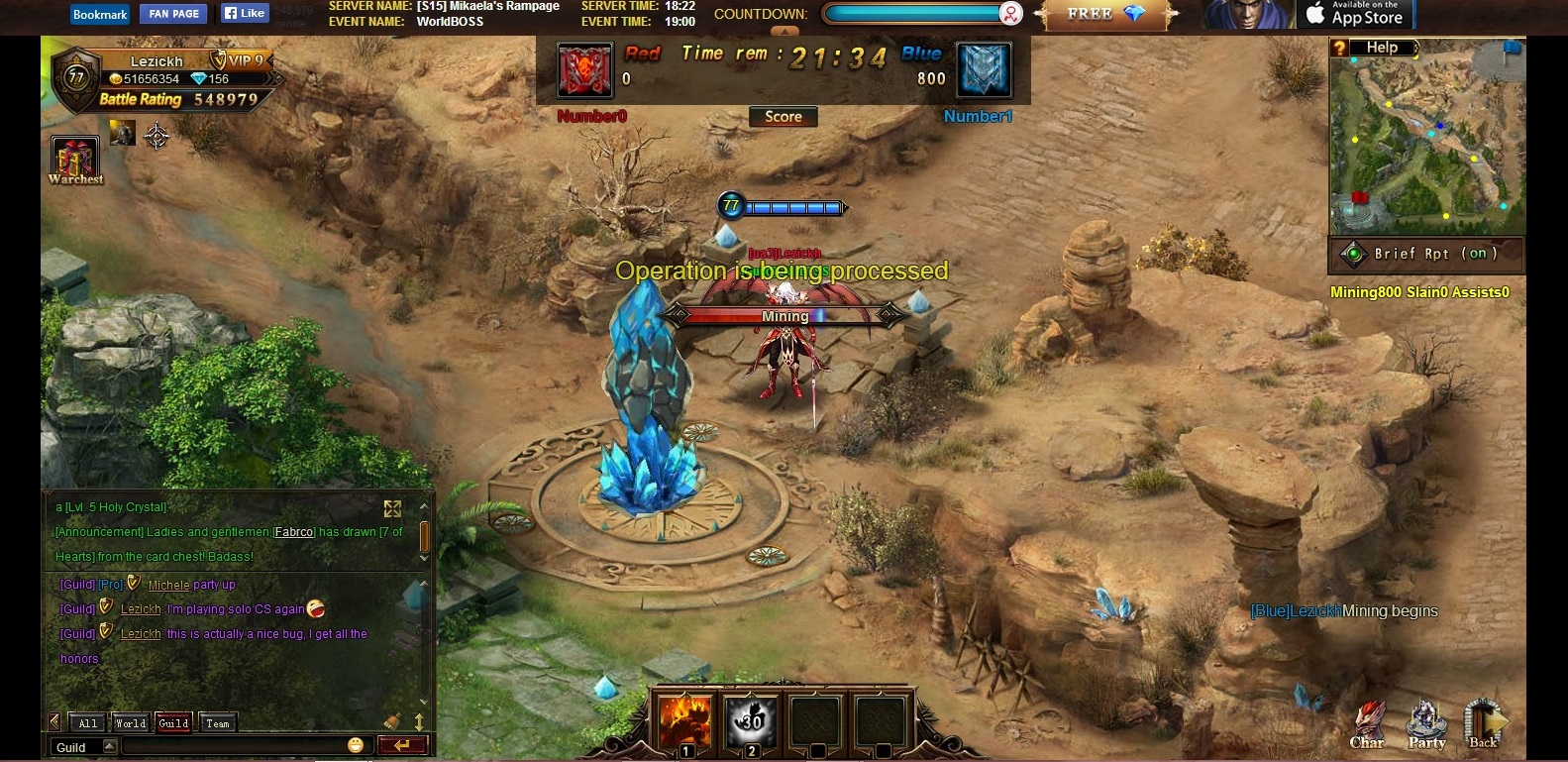Viewport: 1568px width, 762px height.
Task: Claim the FREE diamond offer
Action: pos(1105,14)
